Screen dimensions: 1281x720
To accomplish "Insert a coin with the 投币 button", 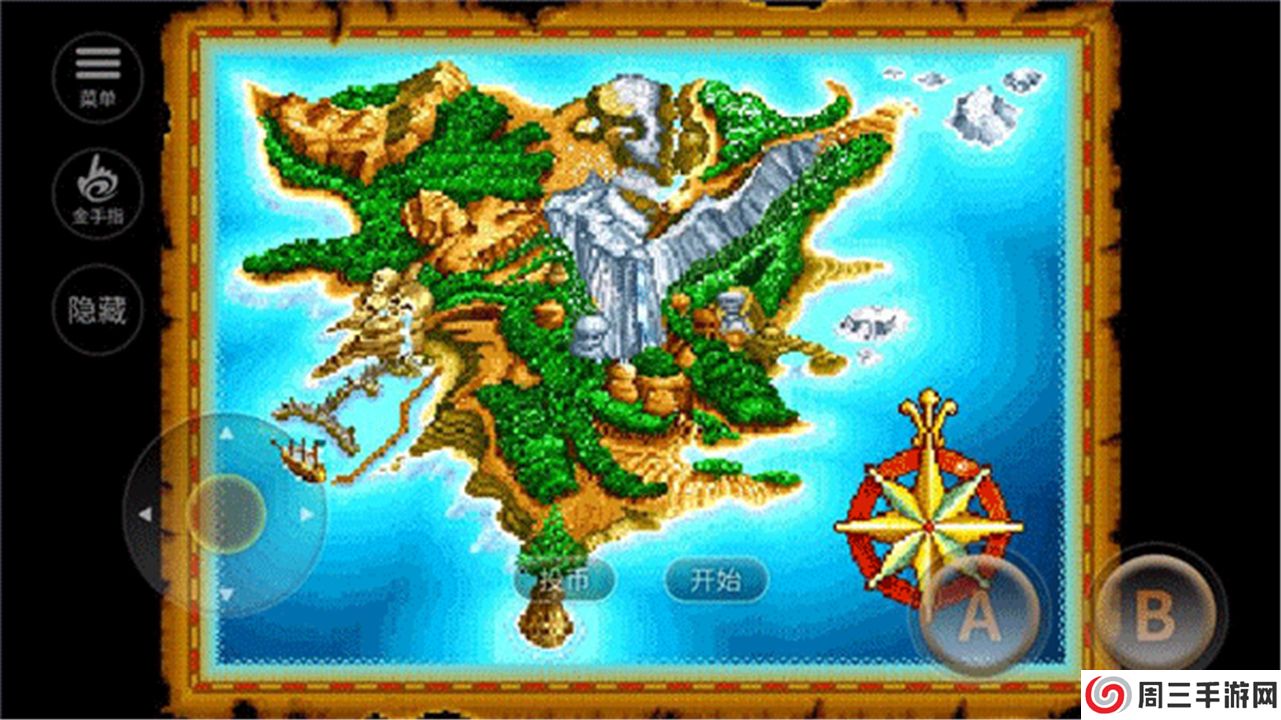I will point(565,579).
